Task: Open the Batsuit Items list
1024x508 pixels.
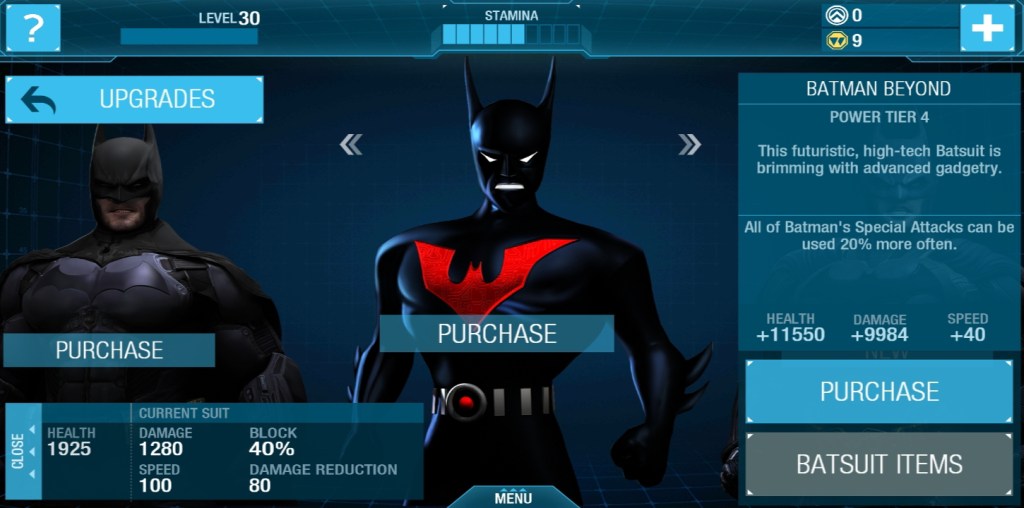Action: pos(879,464)
